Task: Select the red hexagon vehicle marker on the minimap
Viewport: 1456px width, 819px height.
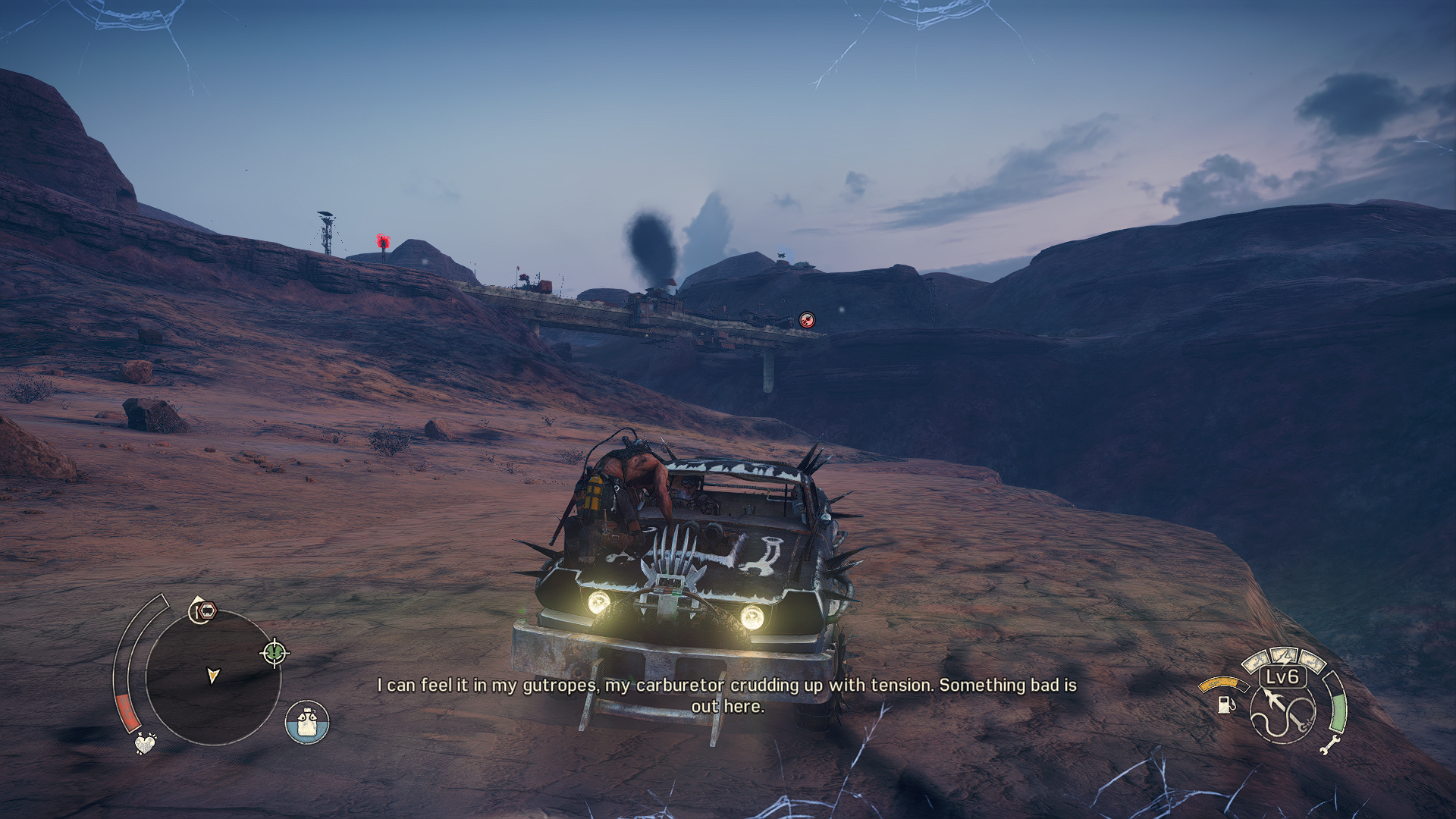Action: pos(204,610)
